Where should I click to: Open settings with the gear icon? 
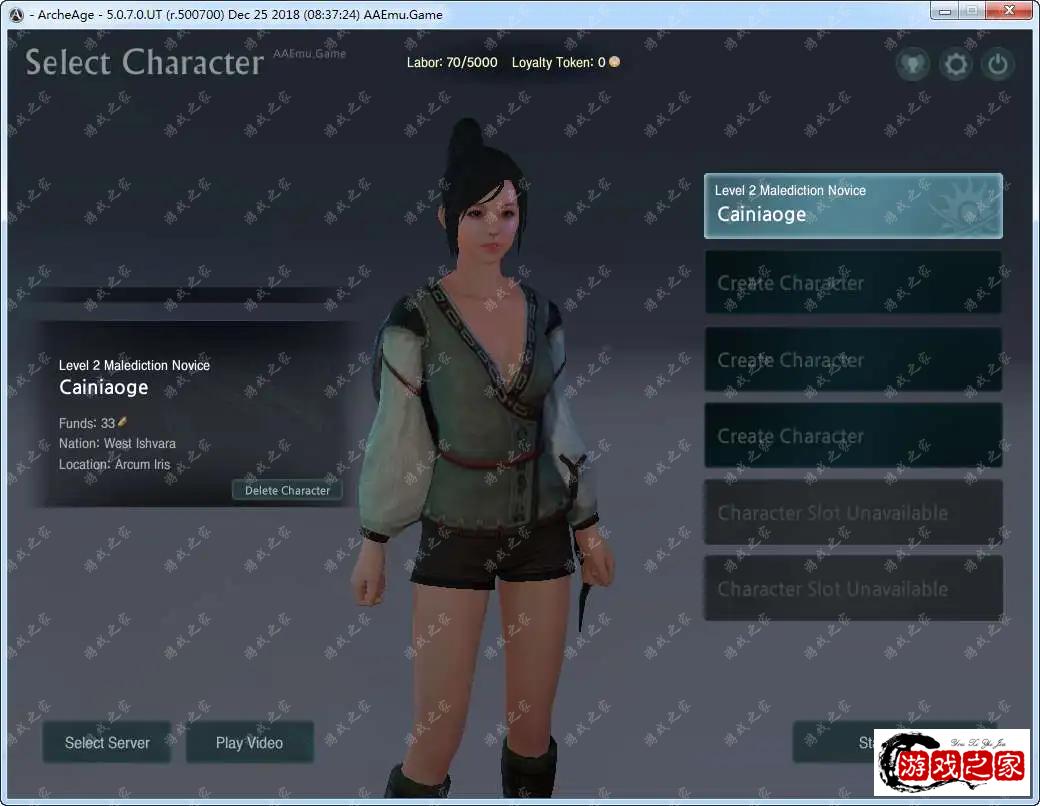click(956, 66)
